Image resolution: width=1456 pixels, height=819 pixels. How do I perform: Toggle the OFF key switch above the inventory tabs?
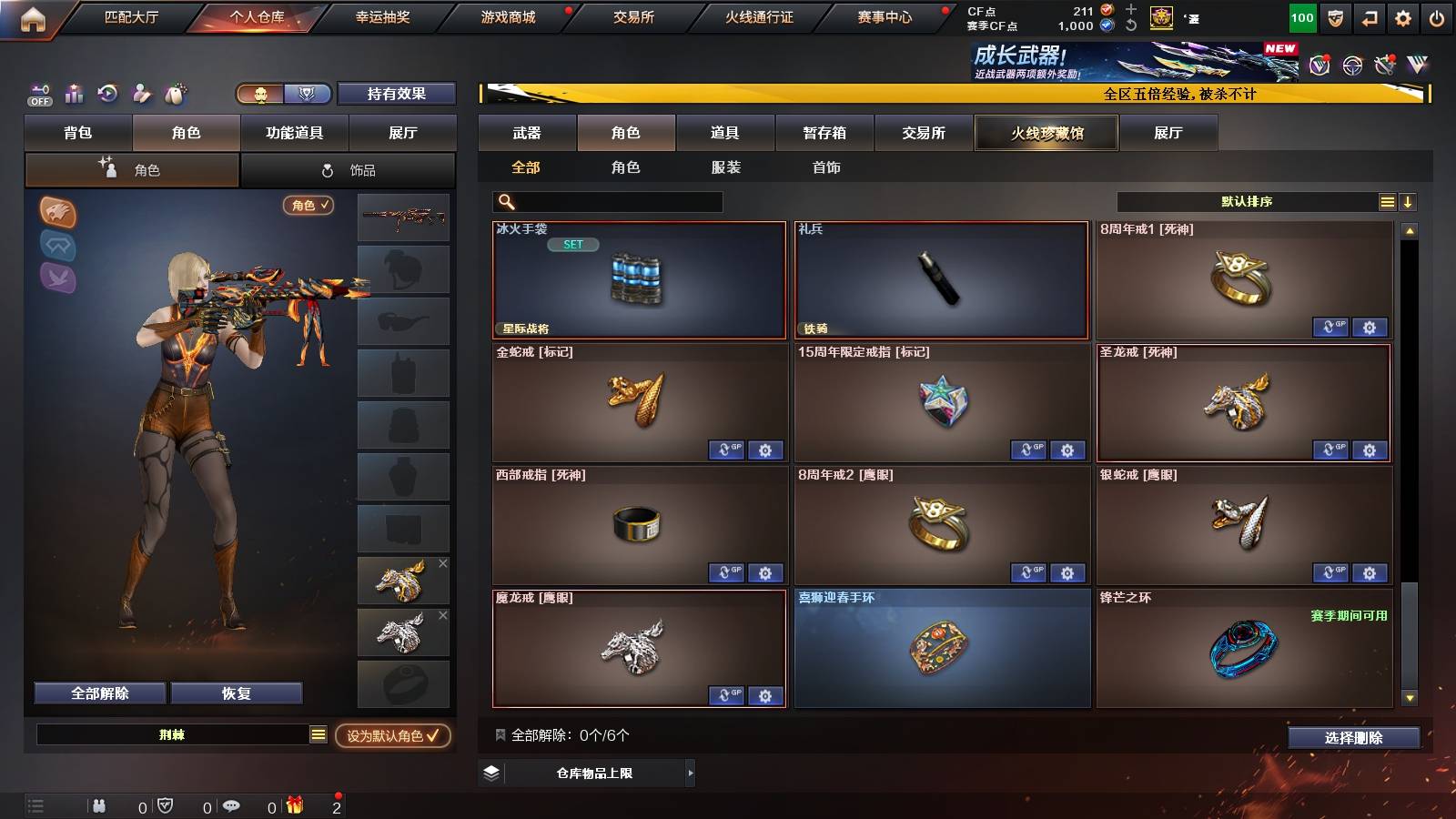pyautogui.click(x=38, y=94)
